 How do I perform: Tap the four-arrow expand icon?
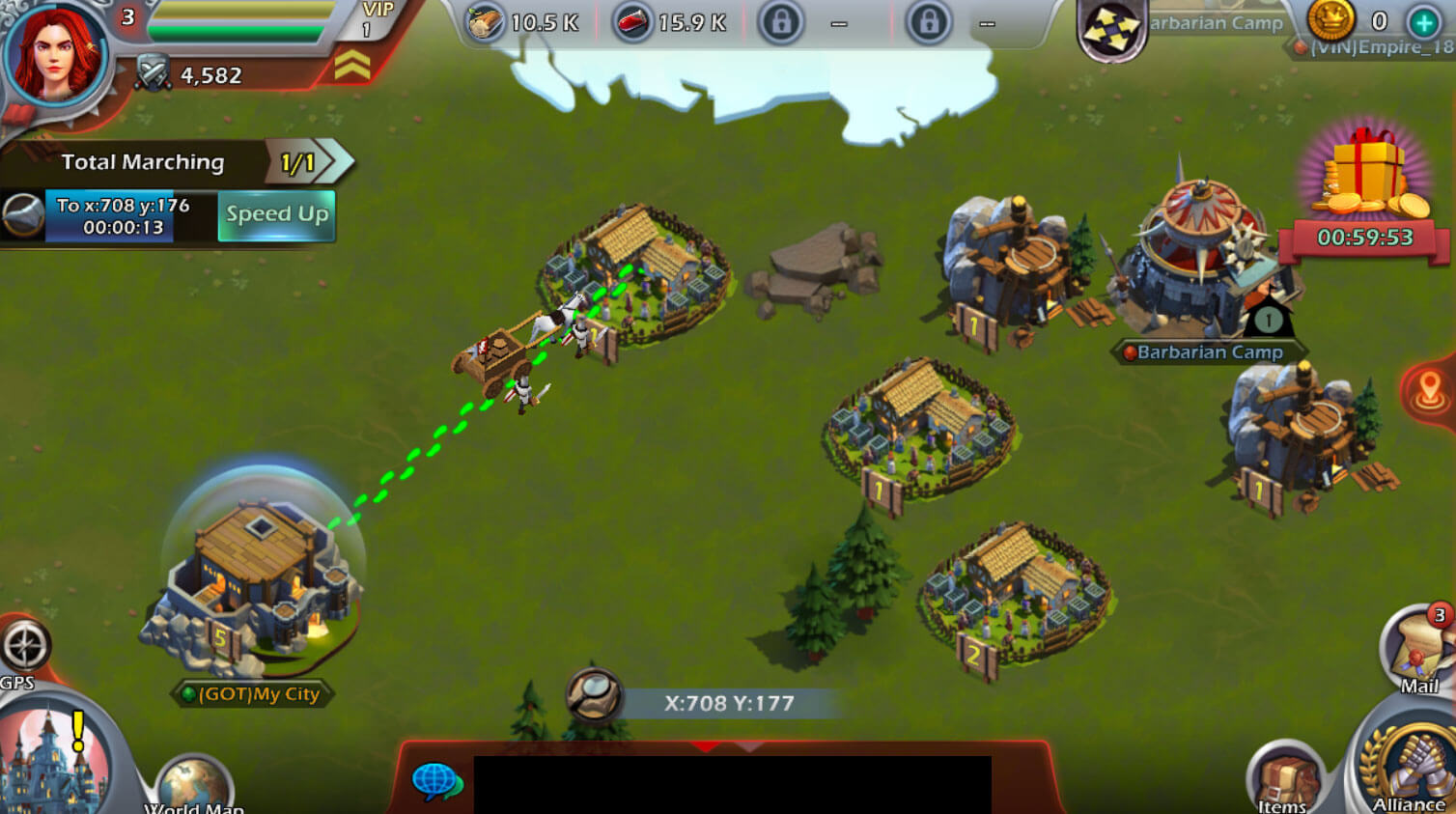tap(1111, 30)
